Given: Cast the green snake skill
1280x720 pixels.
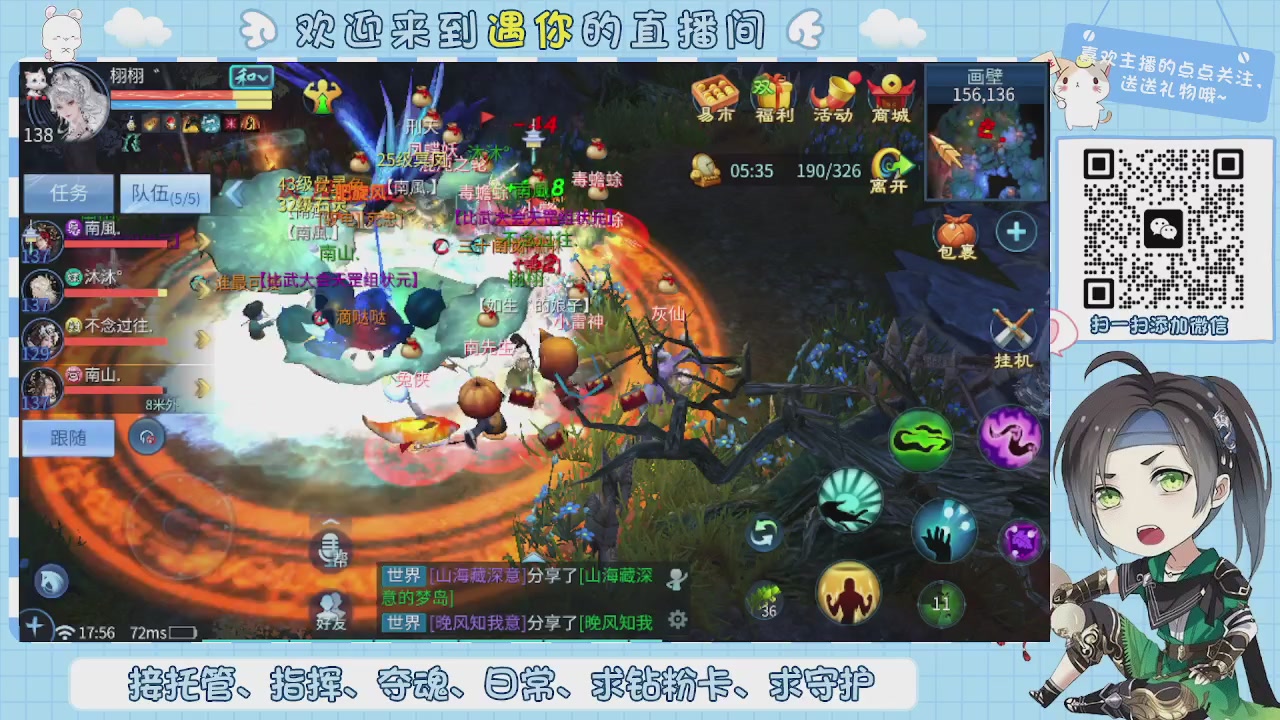Looking at the screenshot, I should tap(920, 438).
